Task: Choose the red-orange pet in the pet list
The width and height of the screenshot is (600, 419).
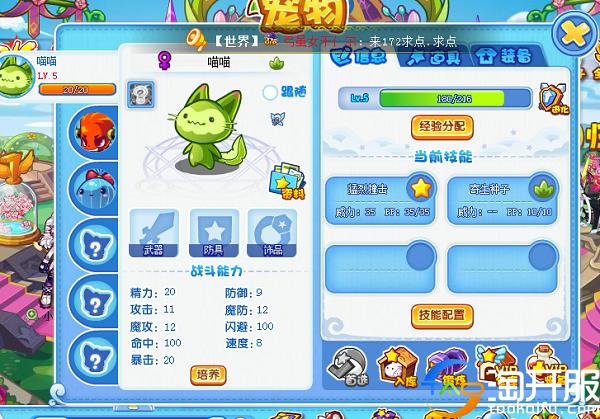Action: click(x=98, y=134)
